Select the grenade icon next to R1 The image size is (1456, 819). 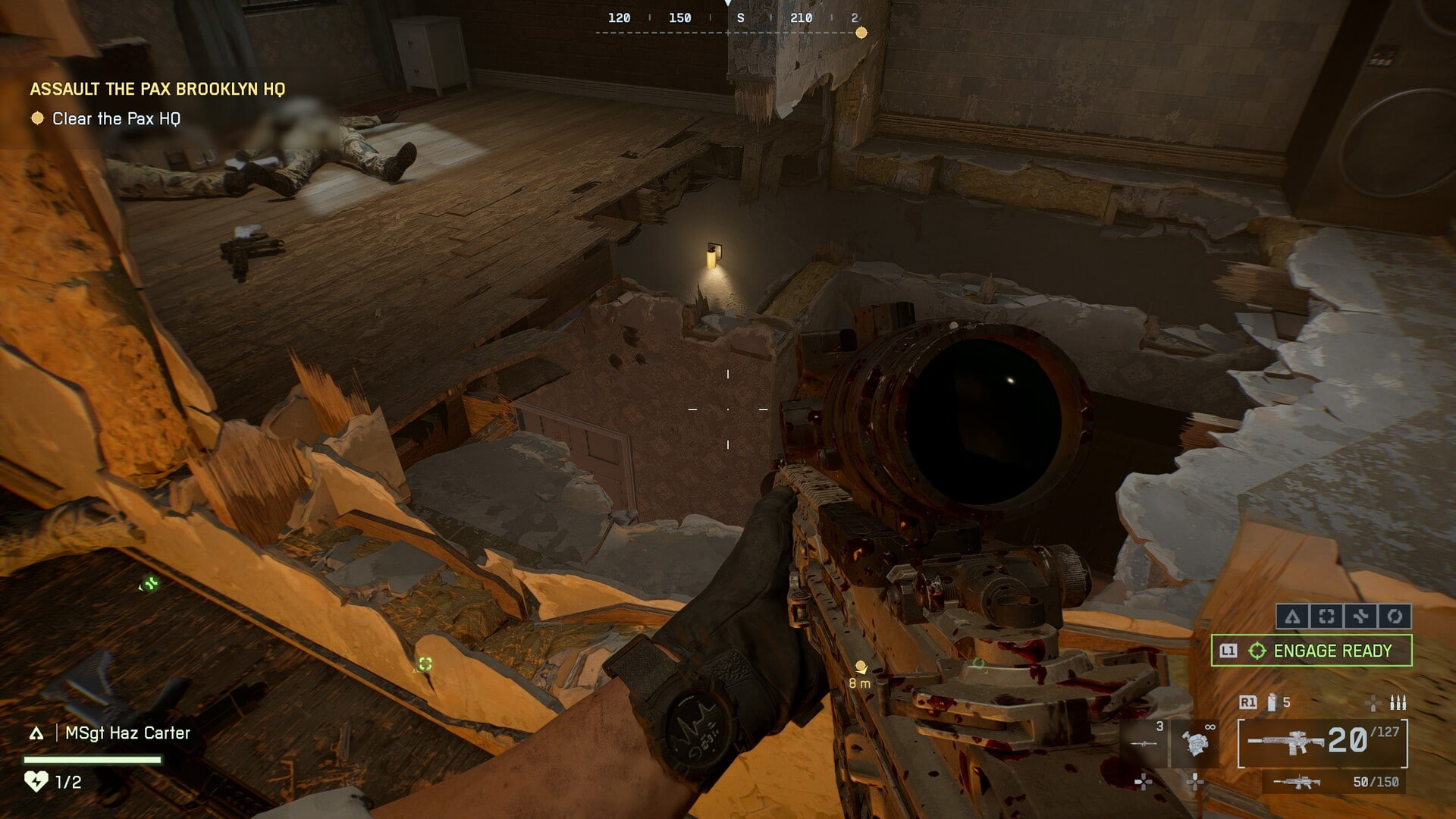(1271, 702)
